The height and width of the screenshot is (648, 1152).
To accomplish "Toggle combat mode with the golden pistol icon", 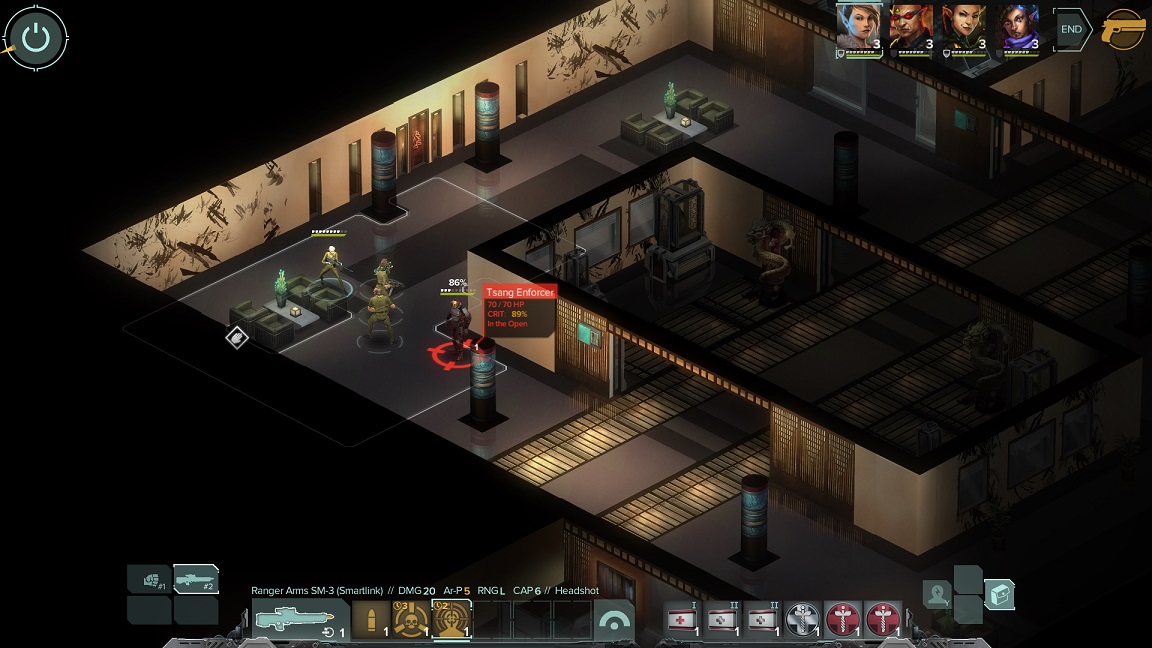I will pyautogui.click(x=1124, y=30).
